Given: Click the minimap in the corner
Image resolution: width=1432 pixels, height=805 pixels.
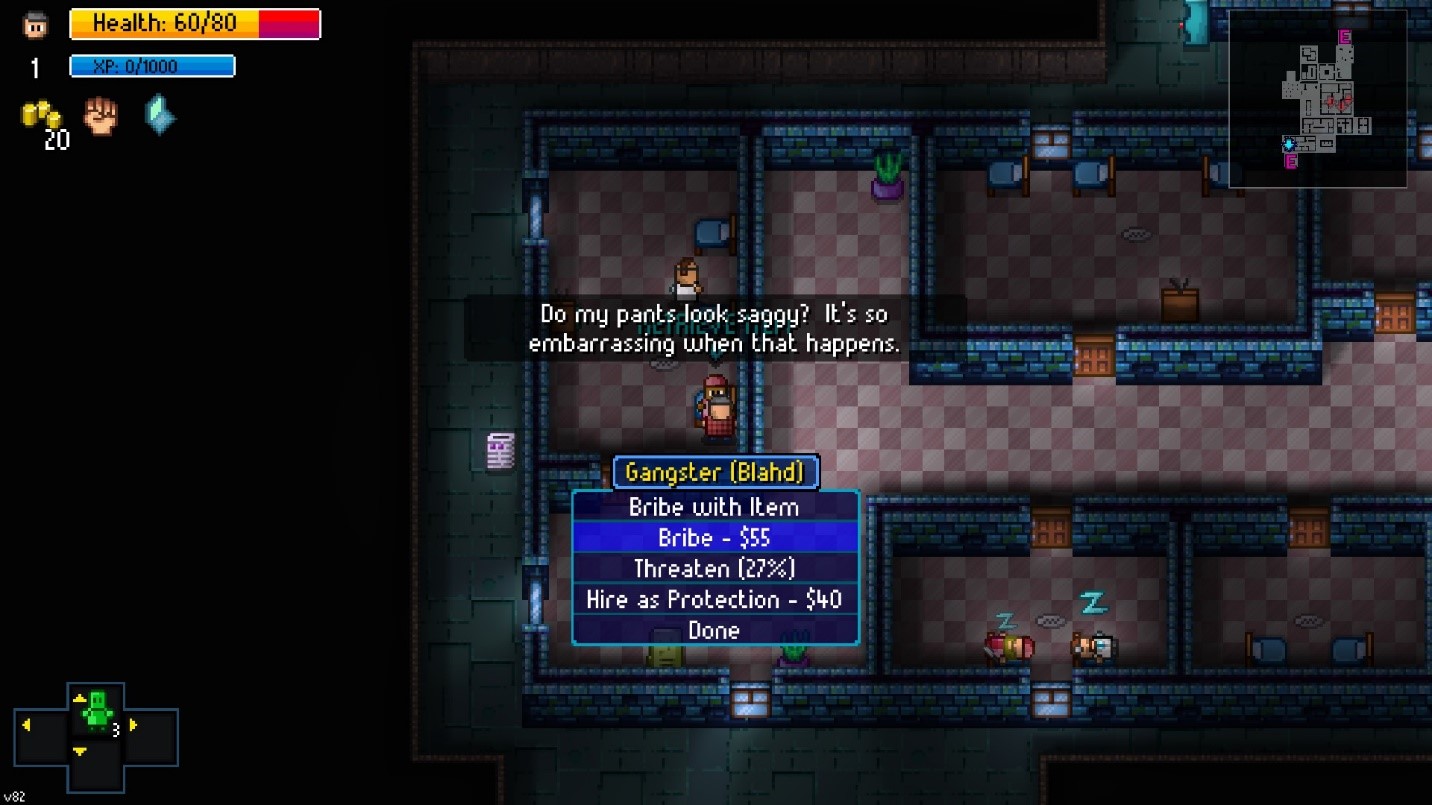Looking at the screenshot, I should [x=1317, y=99].
